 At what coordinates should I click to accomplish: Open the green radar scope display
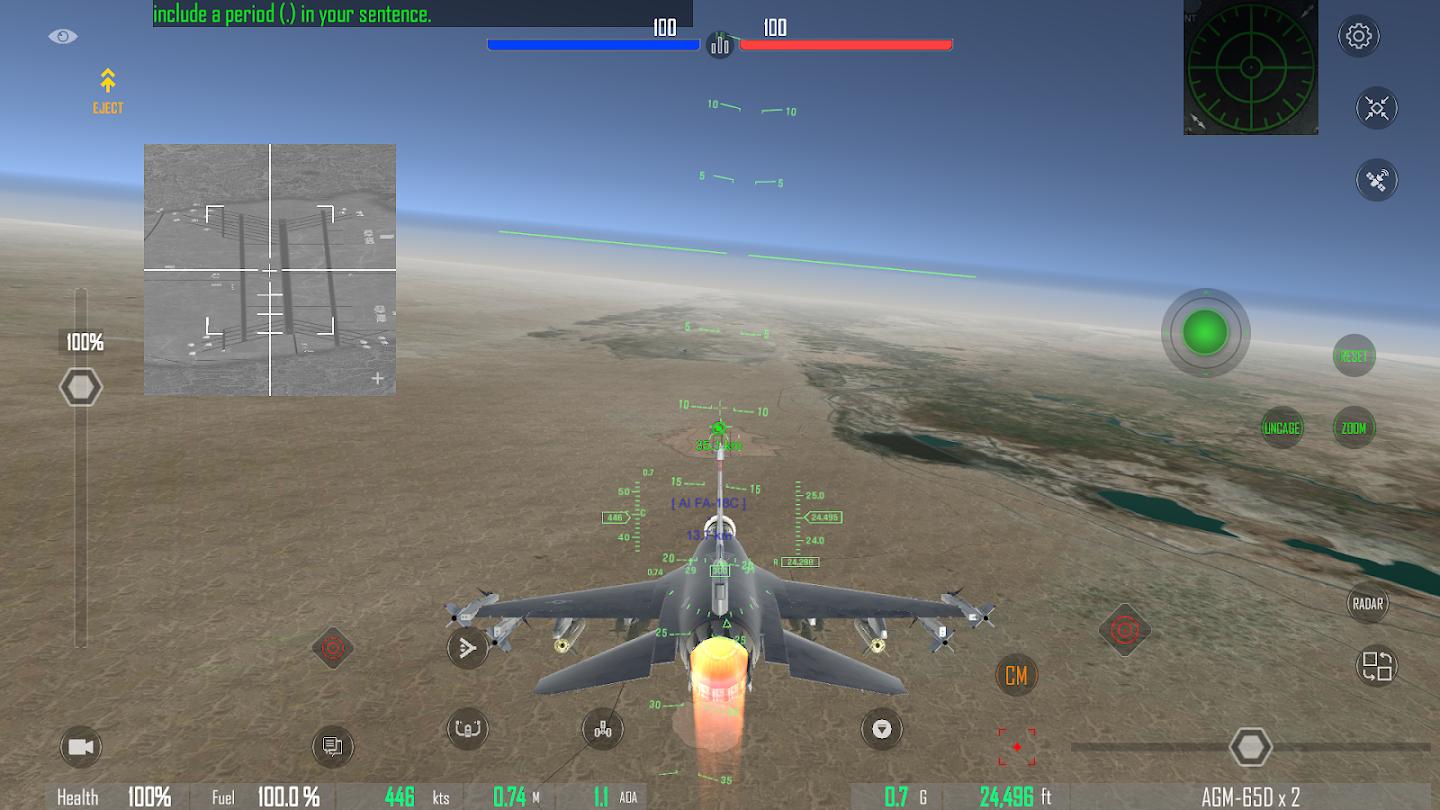point(1250,68)
